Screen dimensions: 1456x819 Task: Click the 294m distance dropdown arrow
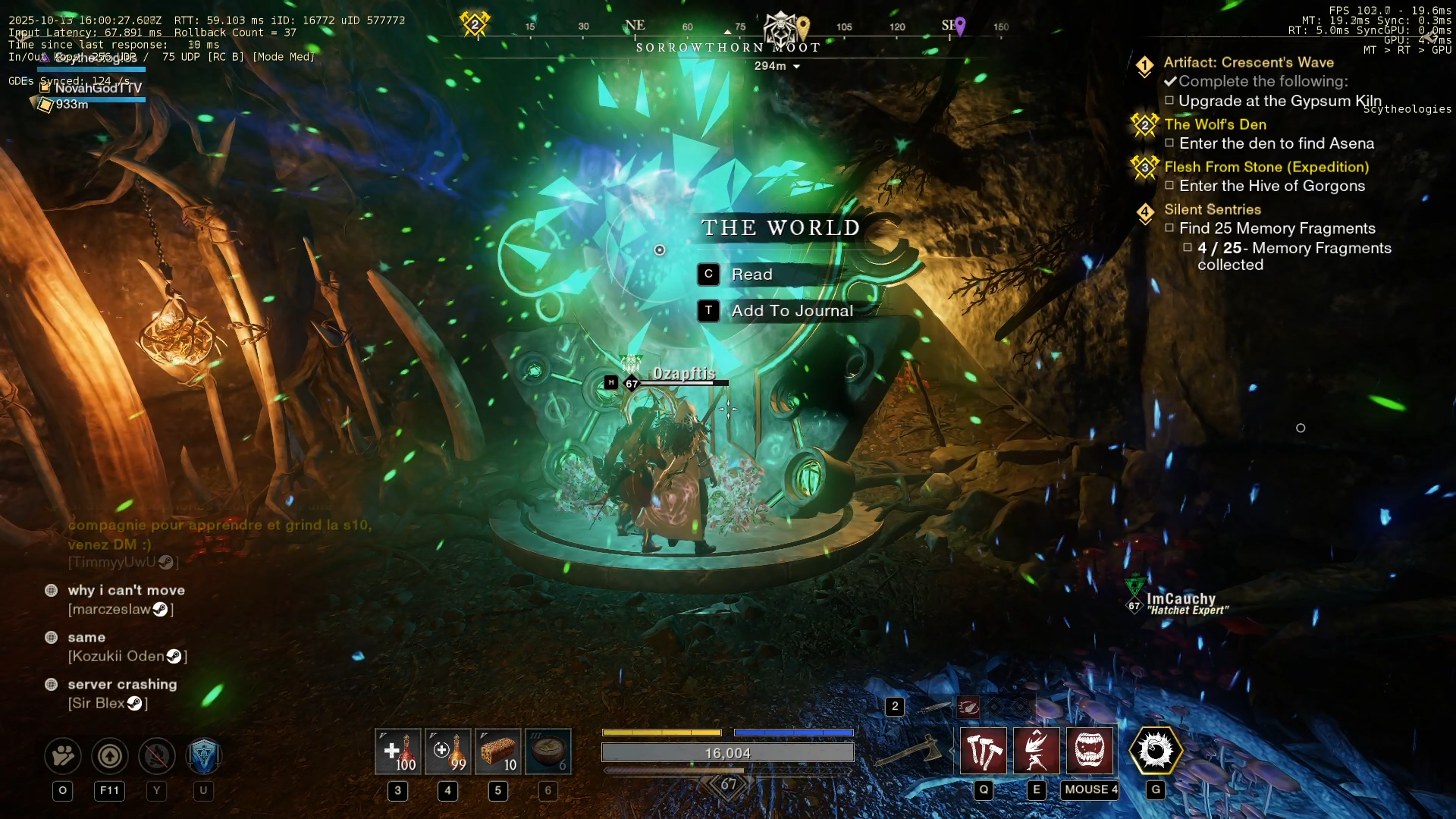796,67
